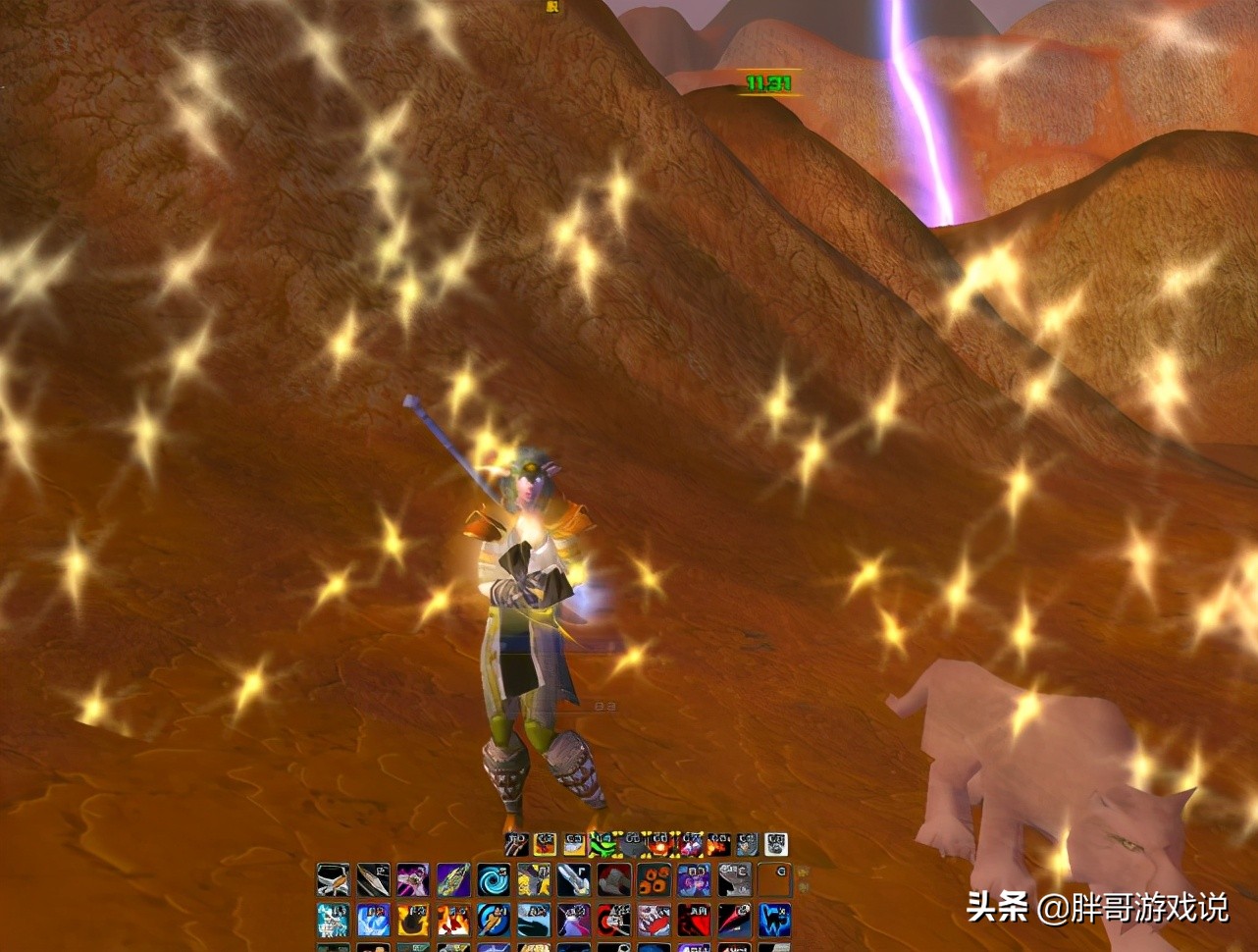Use the red fanged jaws ability
Image resolution: width=1258 pixels, height=952 pixels.
point(654,920)
